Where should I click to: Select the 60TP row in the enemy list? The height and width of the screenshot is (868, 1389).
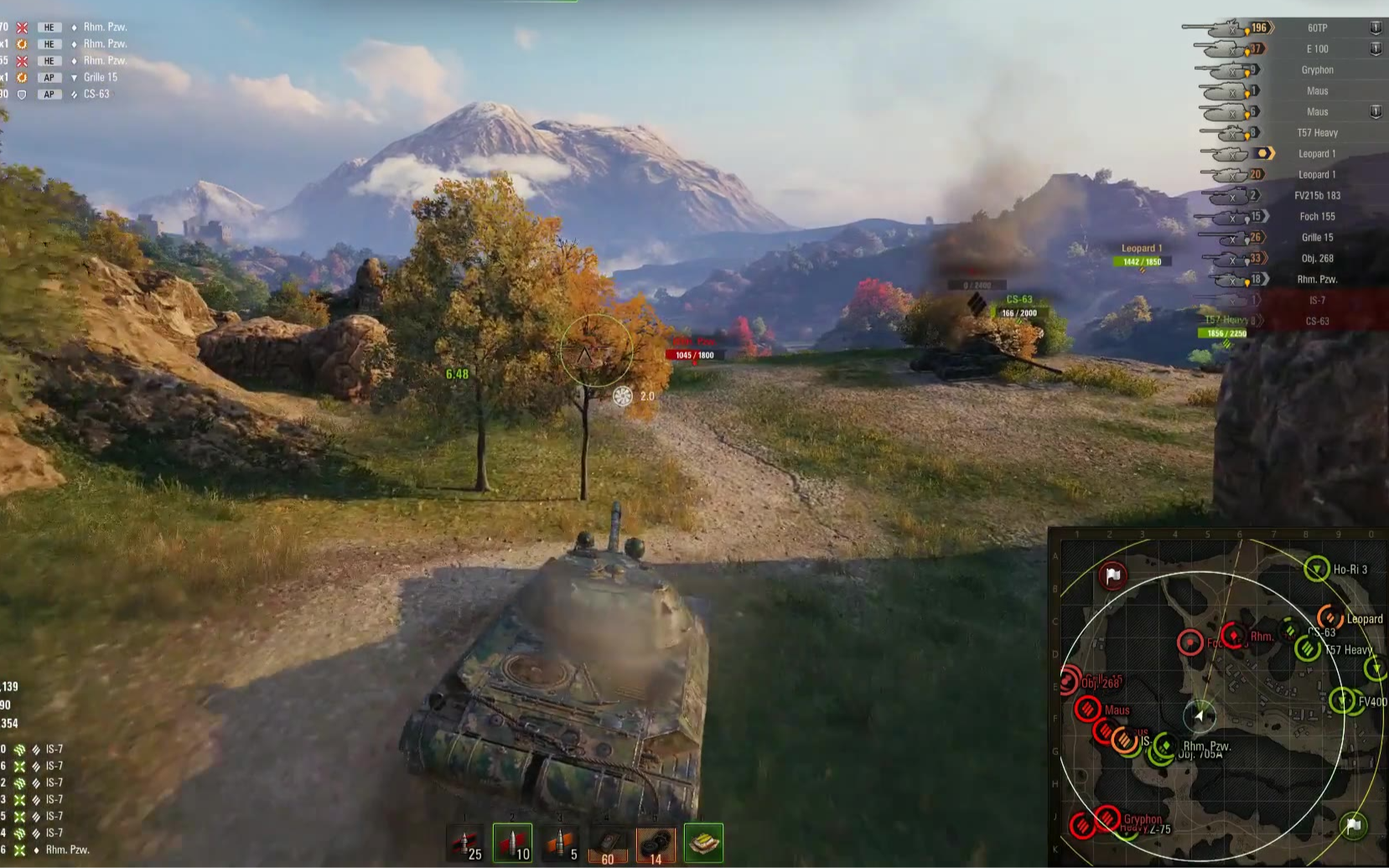(x=1317, y=28)
